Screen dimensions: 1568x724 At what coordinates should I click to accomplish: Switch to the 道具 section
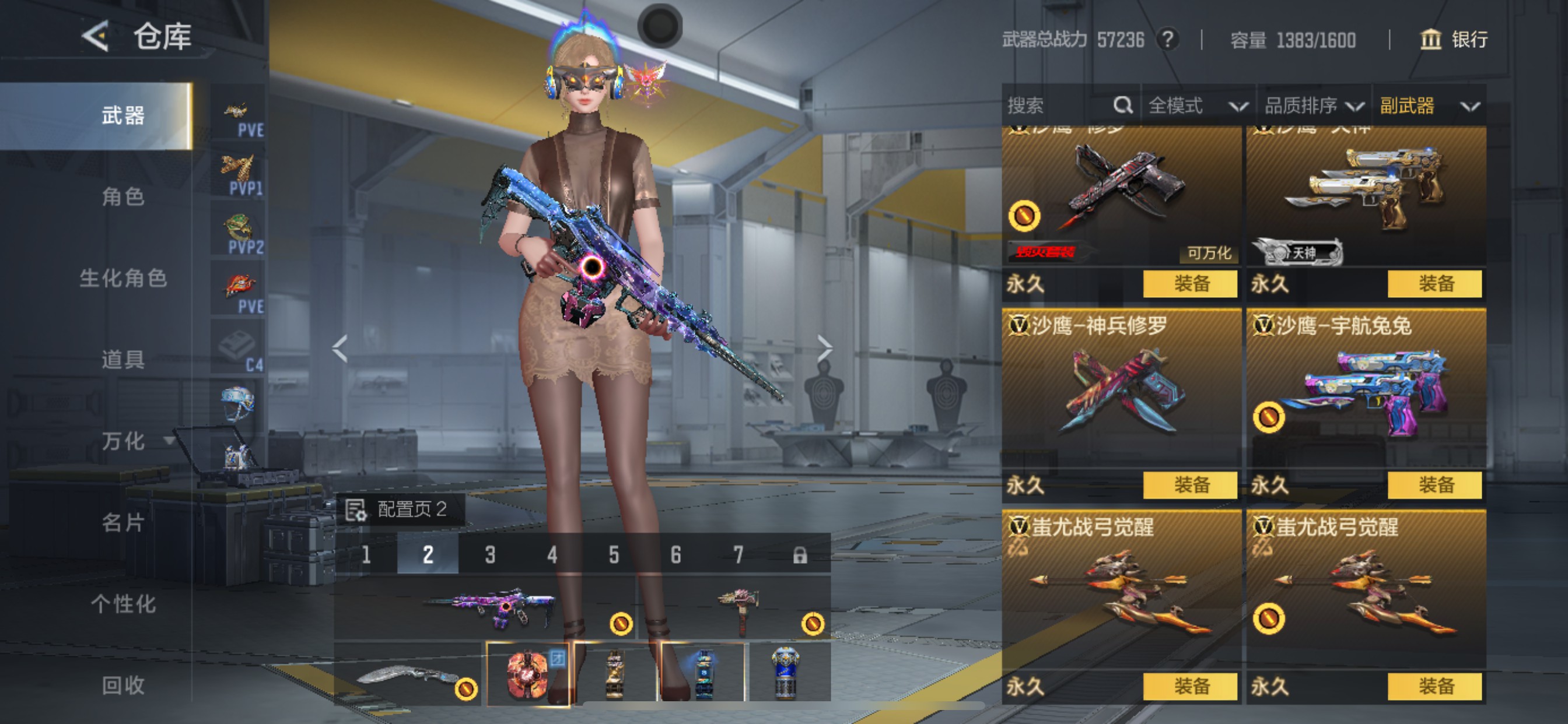coord(123,360)
